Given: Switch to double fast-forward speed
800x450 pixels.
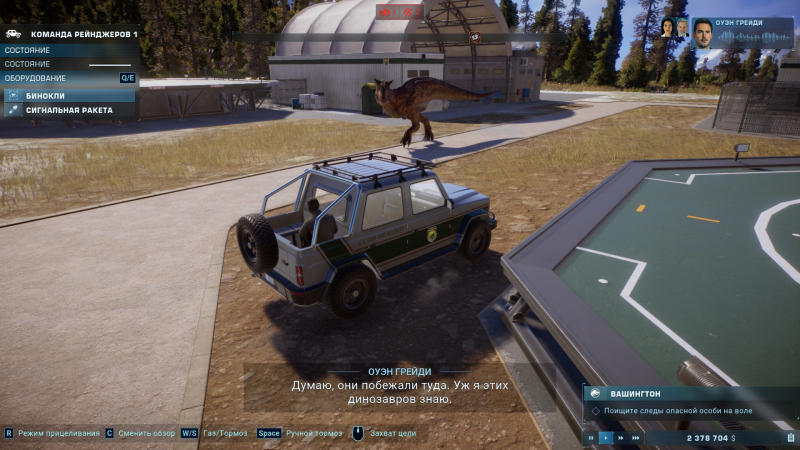Looking at the screenshot, I should pos(621,438).
